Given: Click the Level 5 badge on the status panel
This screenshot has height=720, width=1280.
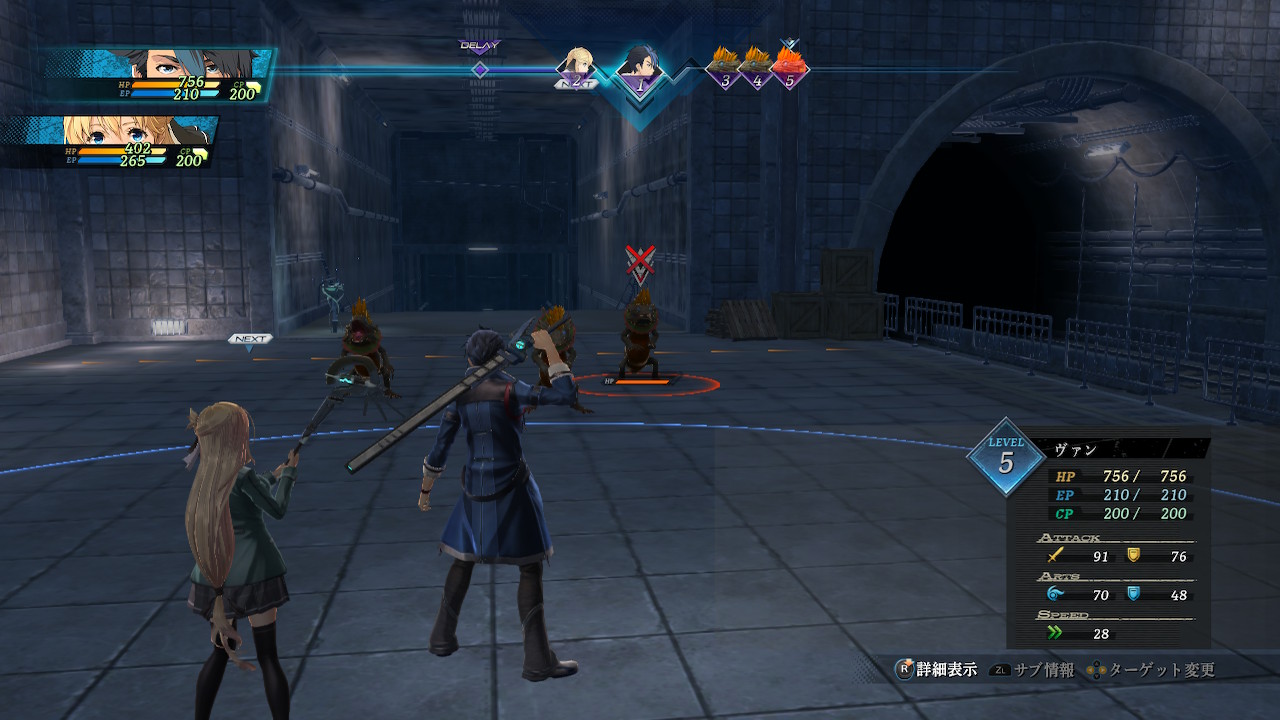Looking at the screenshot, I should click(x=1005, y=458).
